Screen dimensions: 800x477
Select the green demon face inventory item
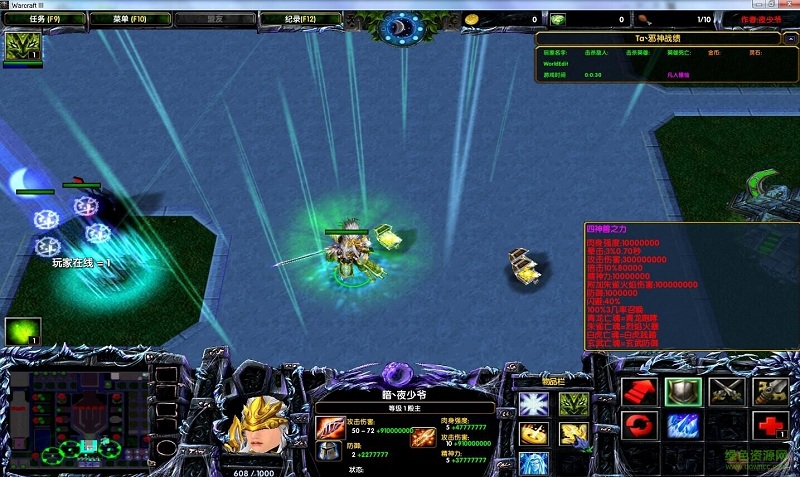pyautogui.click(x=572, y=404)
